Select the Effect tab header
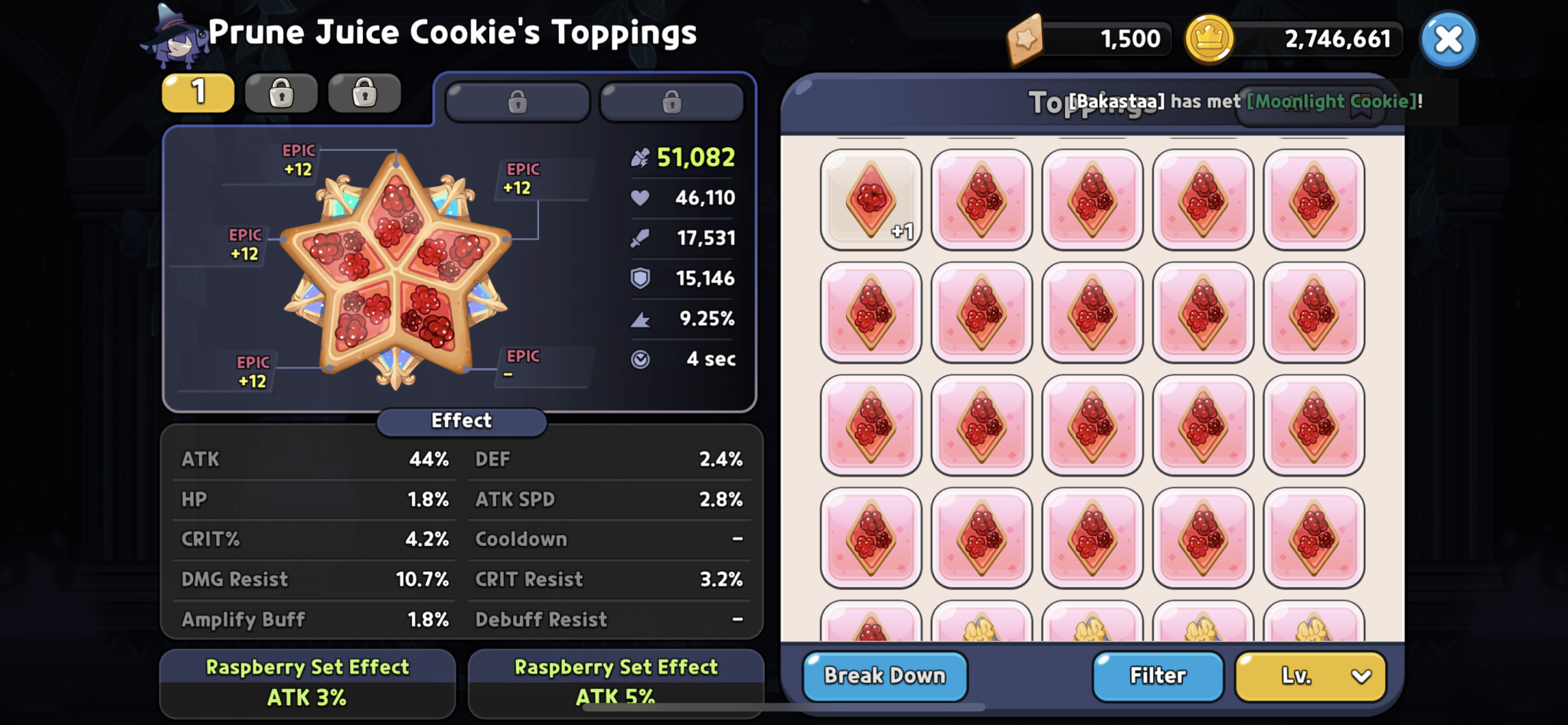 (x=461, y=421)
